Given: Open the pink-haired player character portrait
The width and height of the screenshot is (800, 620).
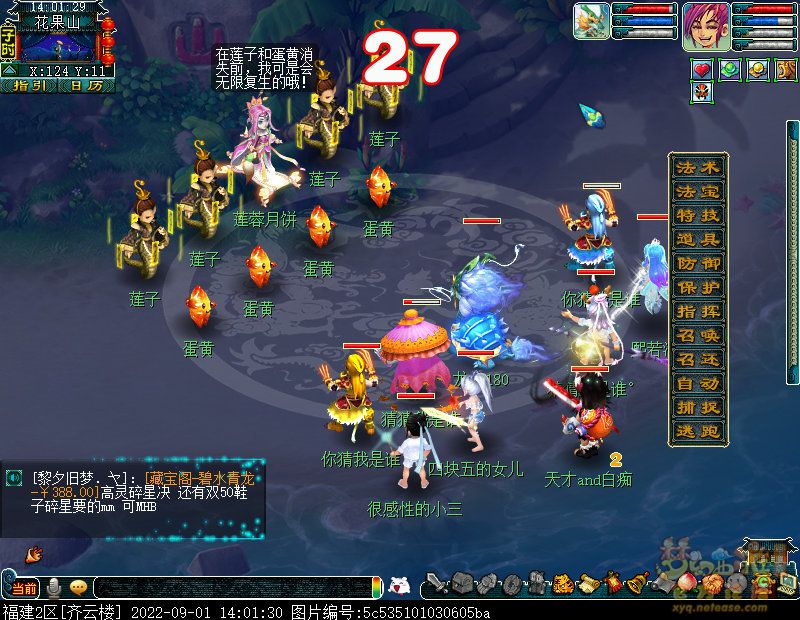Looking at the screenshot, I should pos(705,26).
